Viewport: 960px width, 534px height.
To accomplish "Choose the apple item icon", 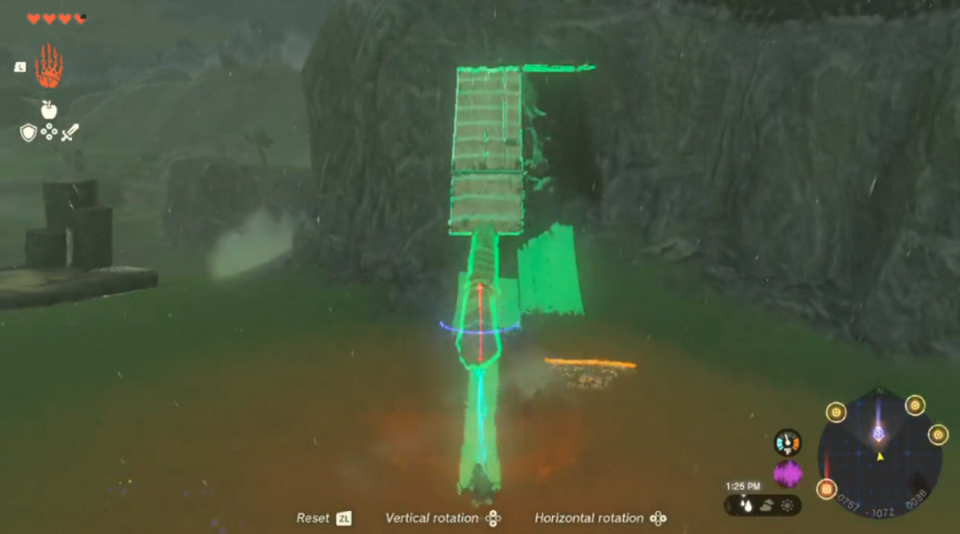I will (x=48, y=109).
